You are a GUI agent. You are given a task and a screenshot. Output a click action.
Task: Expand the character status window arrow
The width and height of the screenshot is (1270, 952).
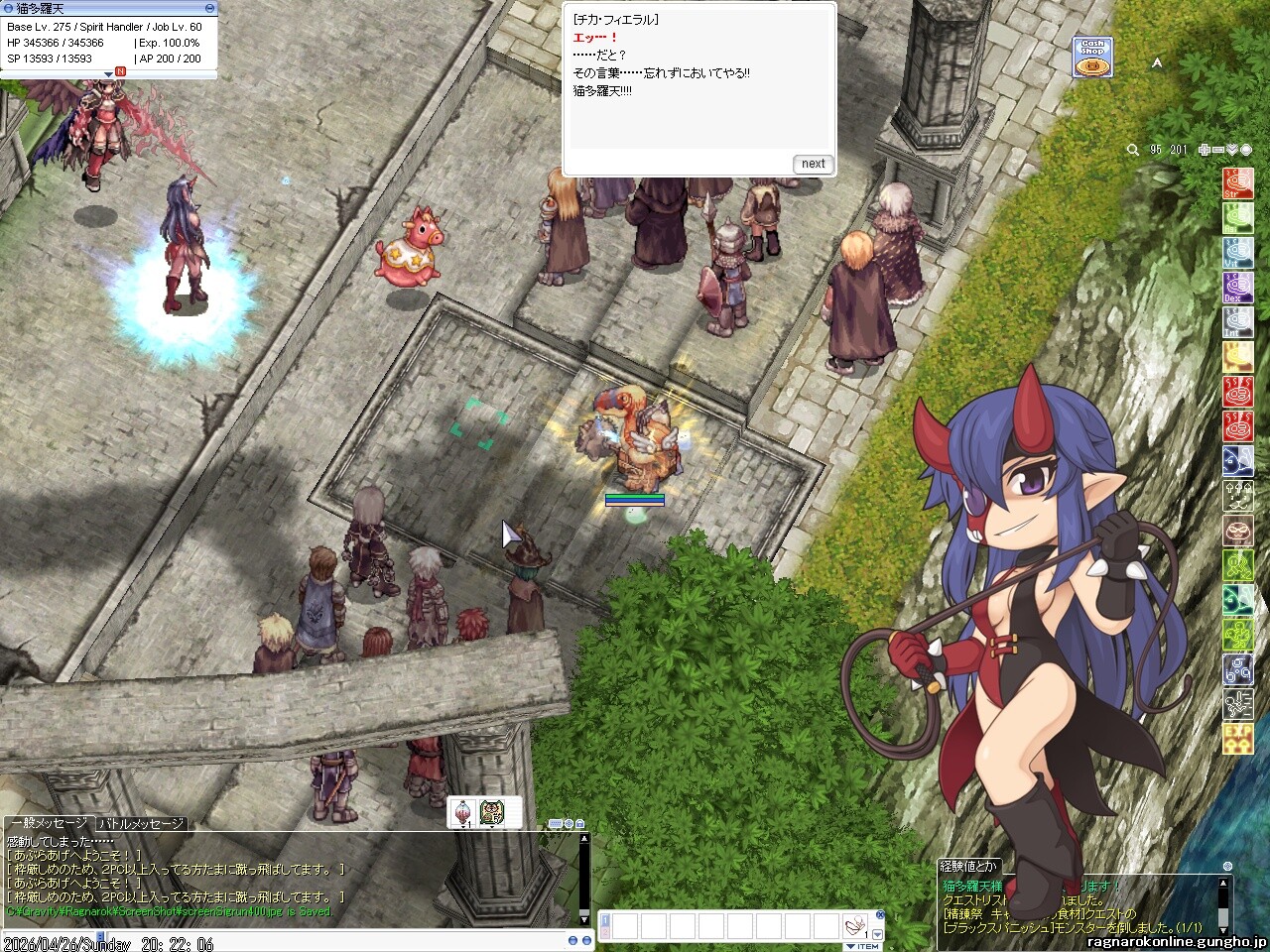pos(108,73)
